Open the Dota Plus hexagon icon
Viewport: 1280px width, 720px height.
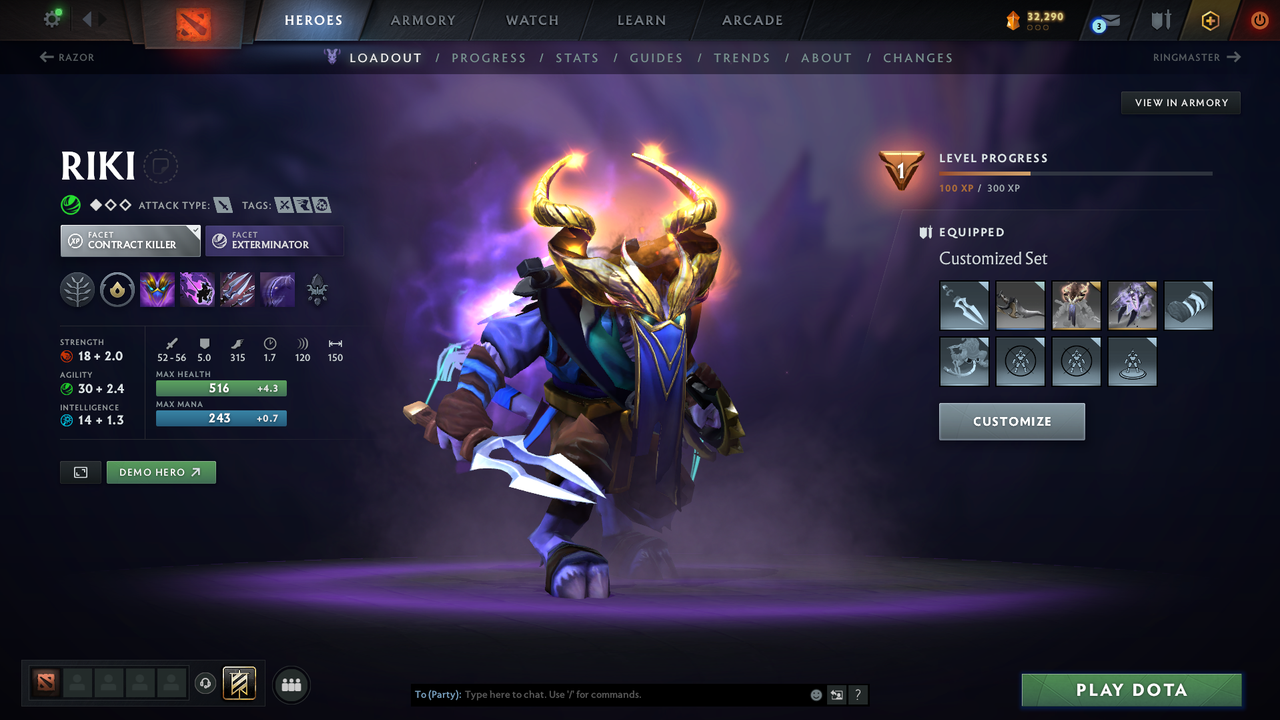tap(1209, 20)
